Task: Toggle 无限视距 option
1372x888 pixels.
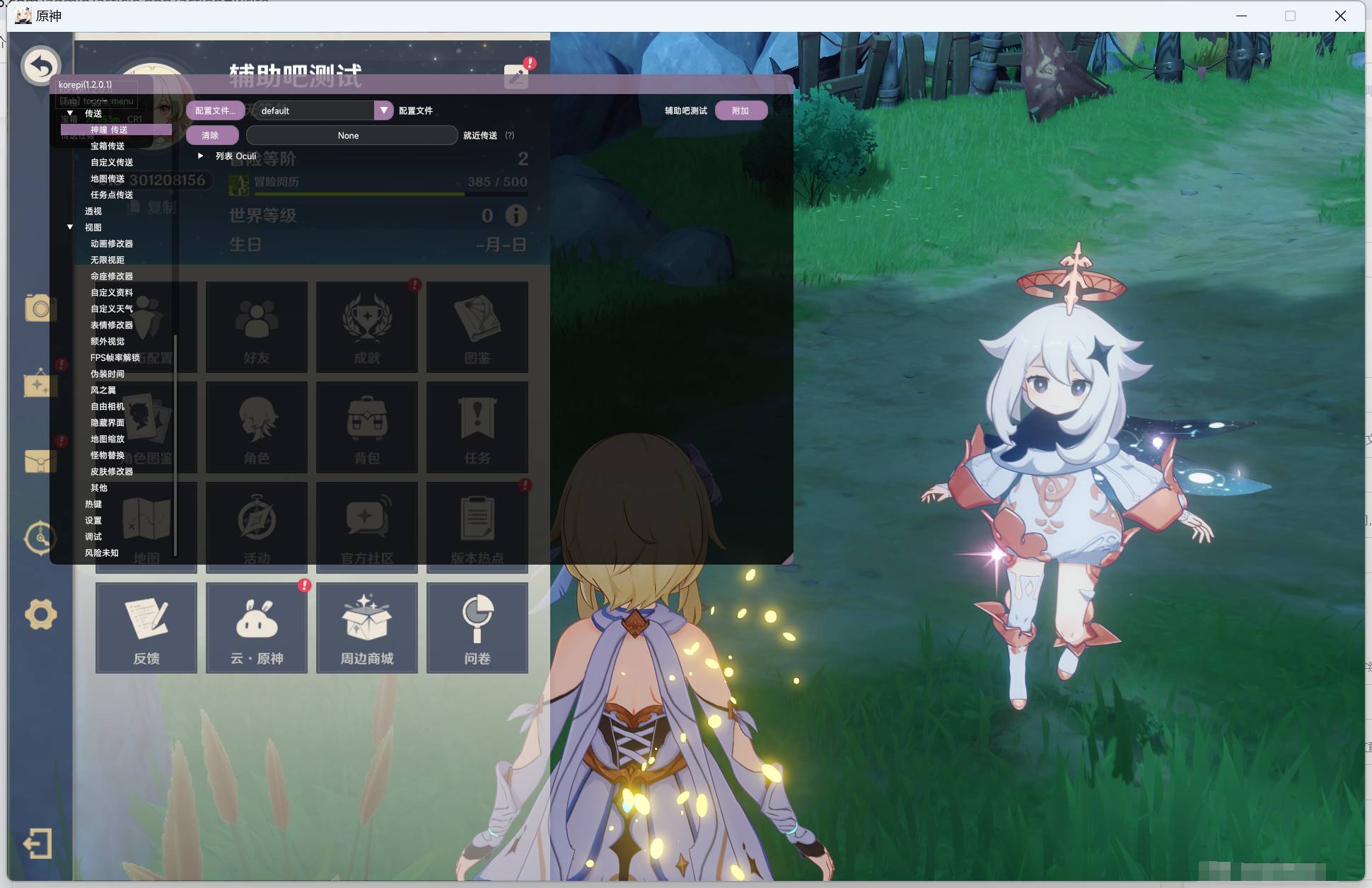Action: click(106, 260)
